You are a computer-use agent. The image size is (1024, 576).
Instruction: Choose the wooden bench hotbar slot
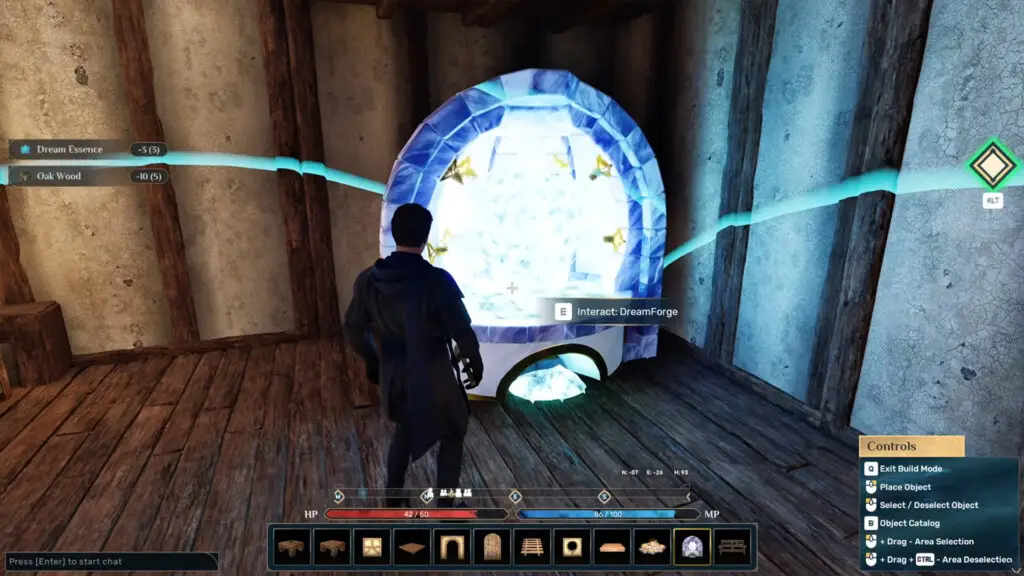coord(732,547)
